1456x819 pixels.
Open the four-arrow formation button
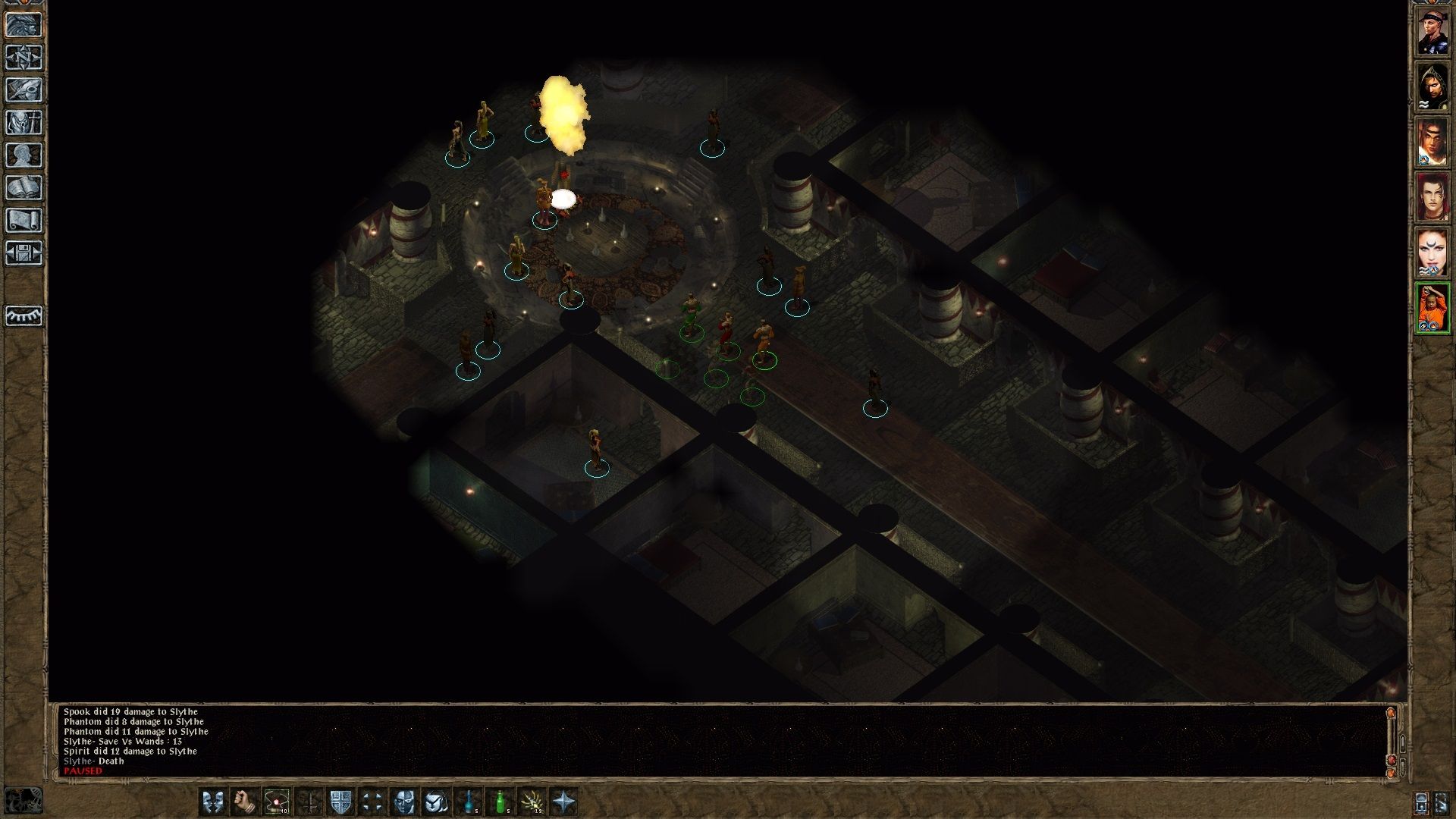[372, 801]
